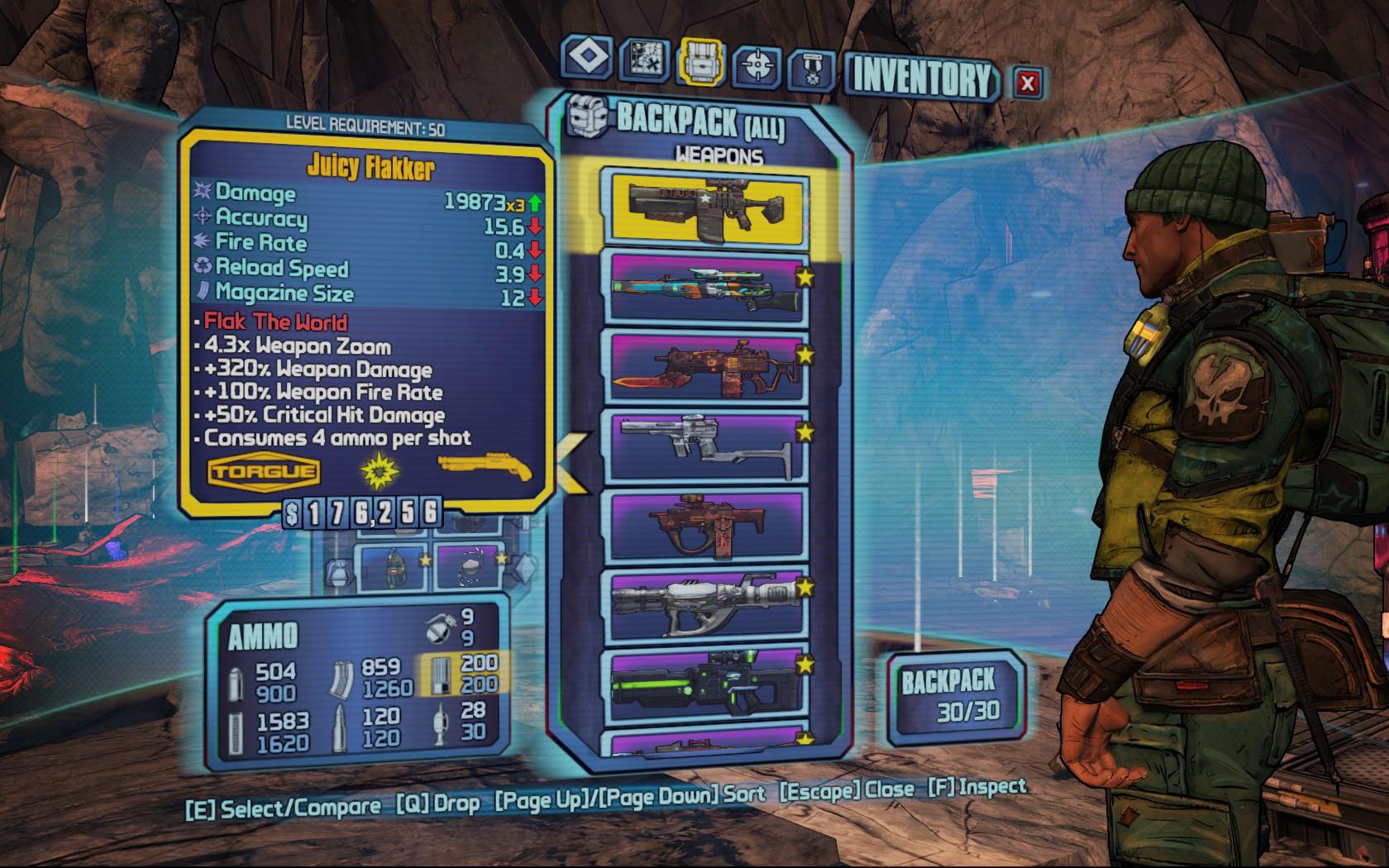Click the Inspect option in the bottom bar
The width and height of the screenshot is (1389, 868).
(977, 787)
